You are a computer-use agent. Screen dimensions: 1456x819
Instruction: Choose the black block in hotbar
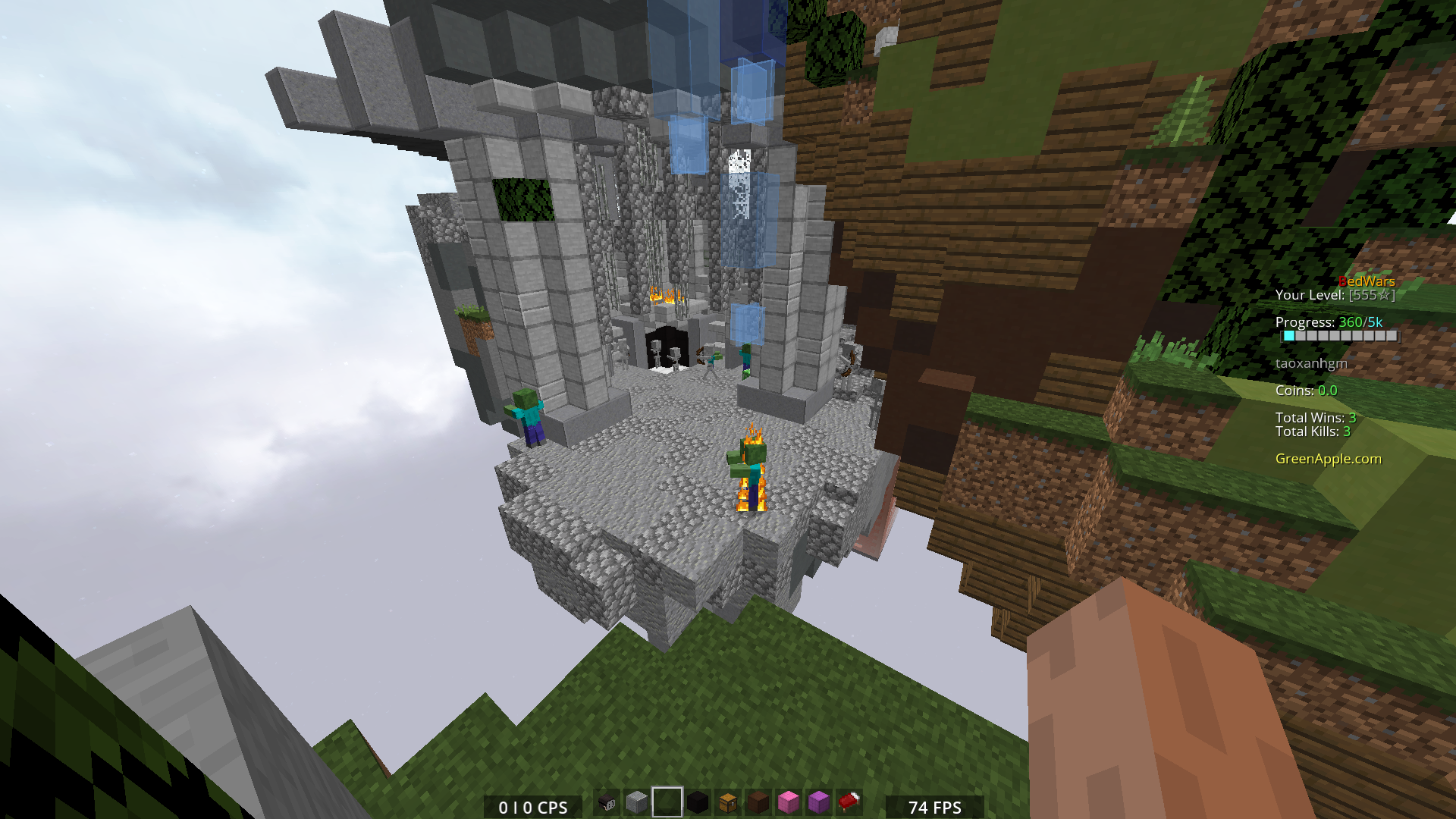click(x=698, y=802)
